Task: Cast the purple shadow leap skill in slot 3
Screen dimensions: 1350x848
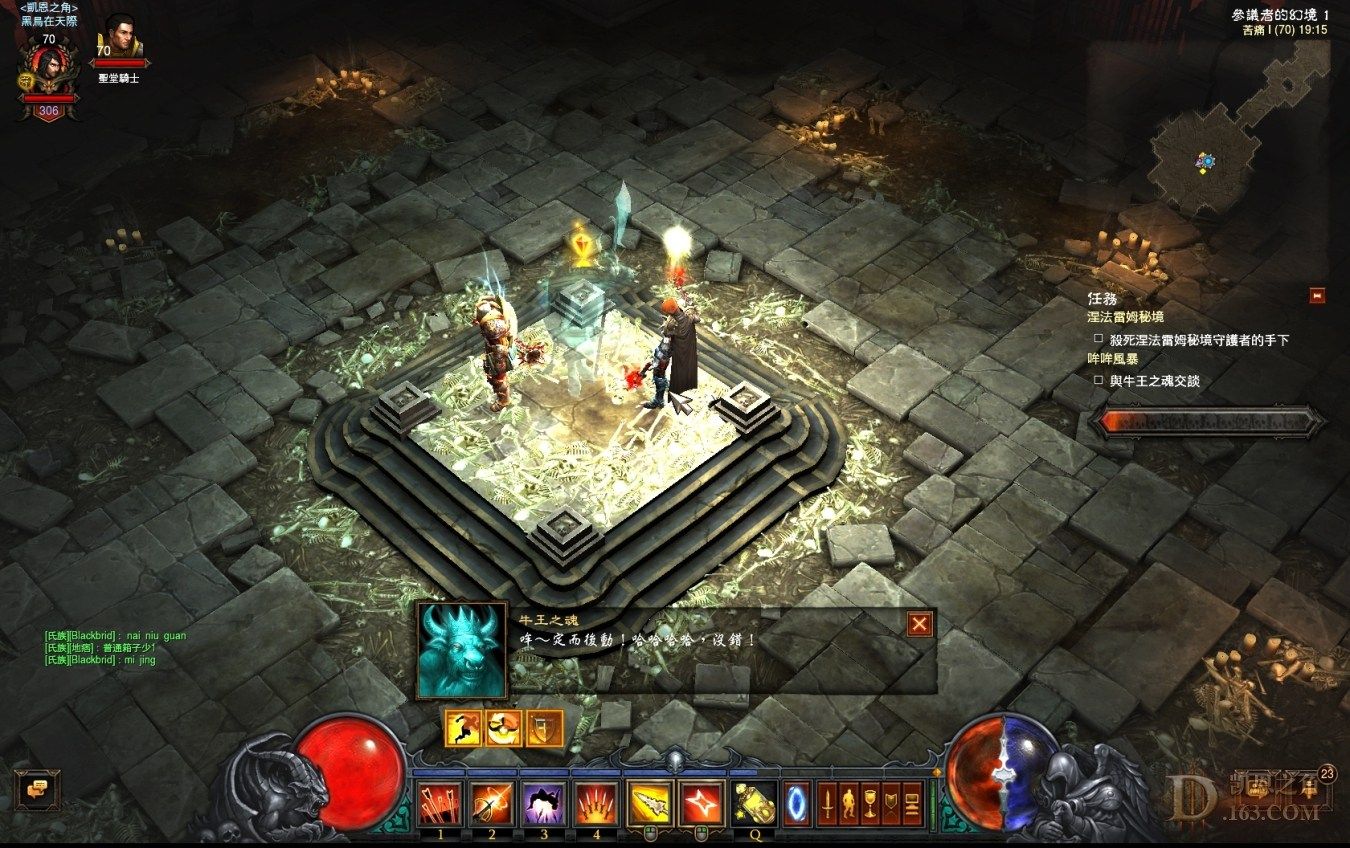Action: coord(544,803)
